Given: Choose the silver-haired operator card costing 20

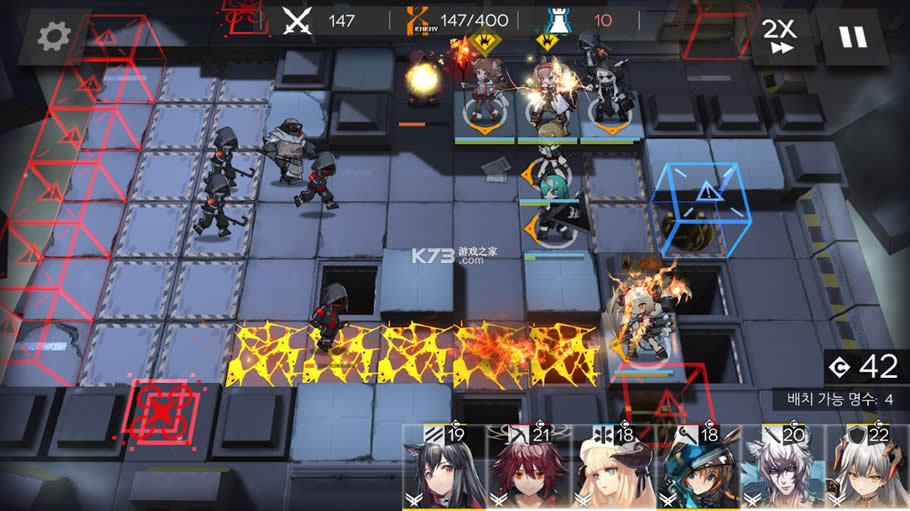Looking at the screenshot, I should 783,470.
